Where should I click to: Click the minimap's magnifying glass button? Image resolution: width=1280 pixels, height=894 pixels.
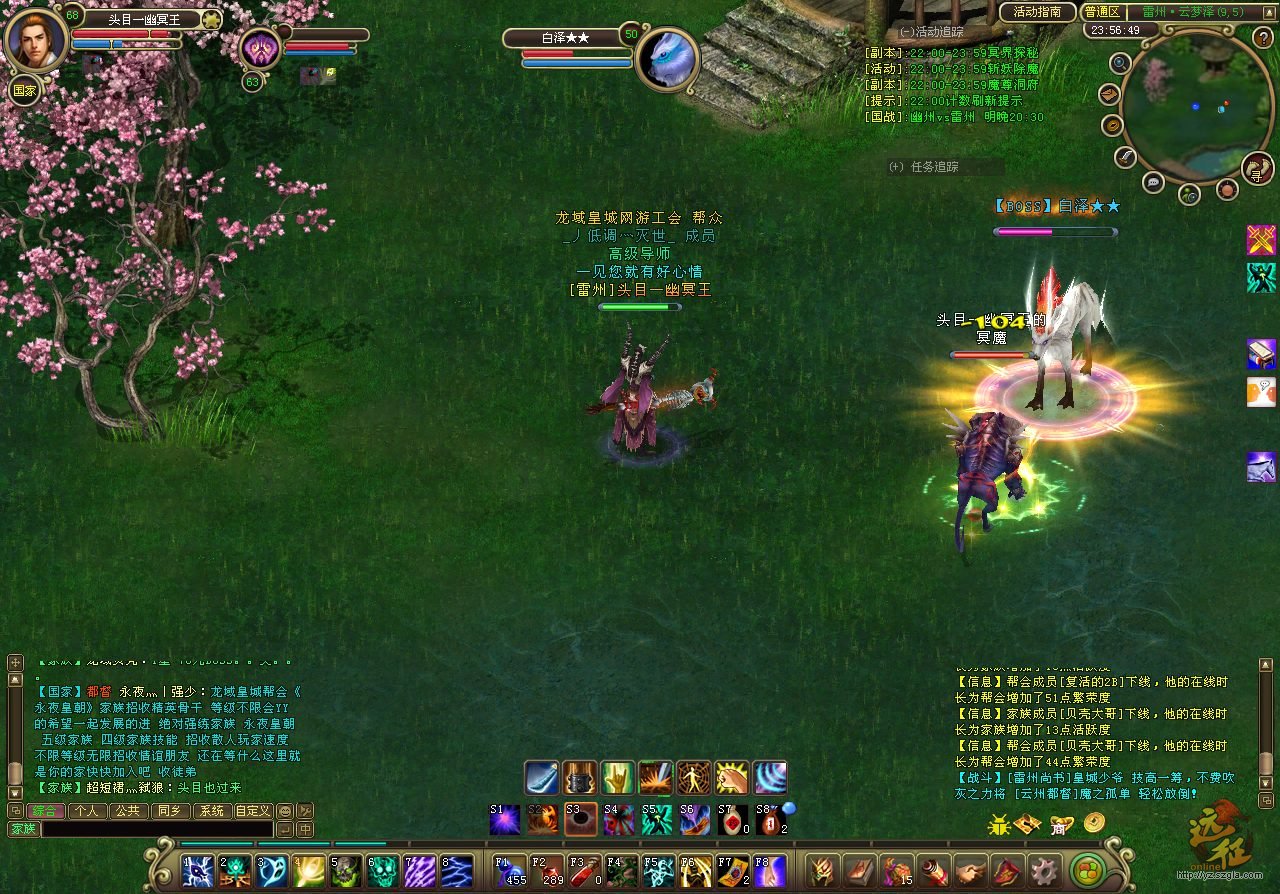click(x=1121, y=62)
